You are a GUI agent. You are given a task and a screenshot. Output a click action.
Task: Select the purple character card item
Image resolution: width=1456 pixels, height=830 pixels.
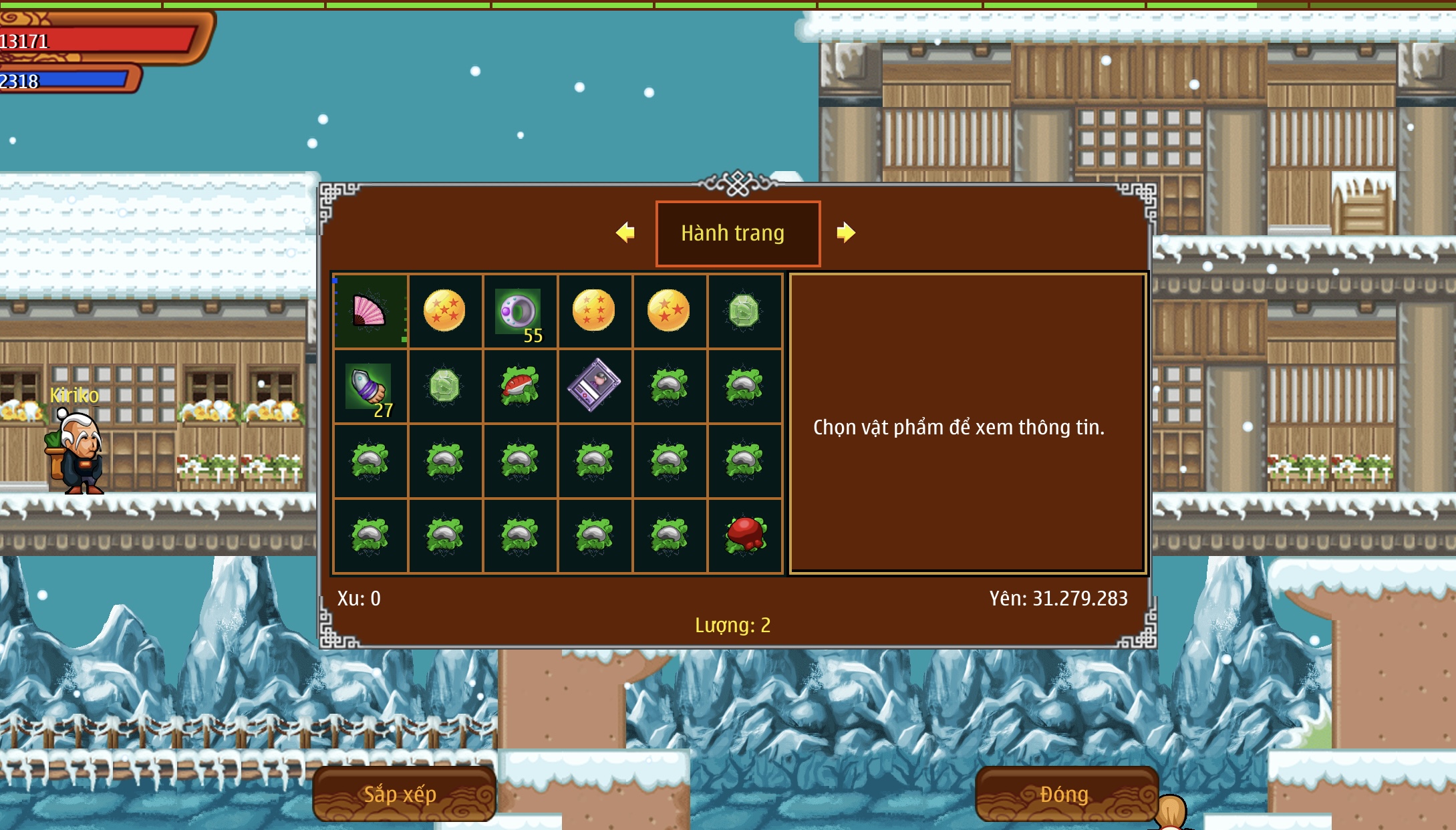(594, 386)
